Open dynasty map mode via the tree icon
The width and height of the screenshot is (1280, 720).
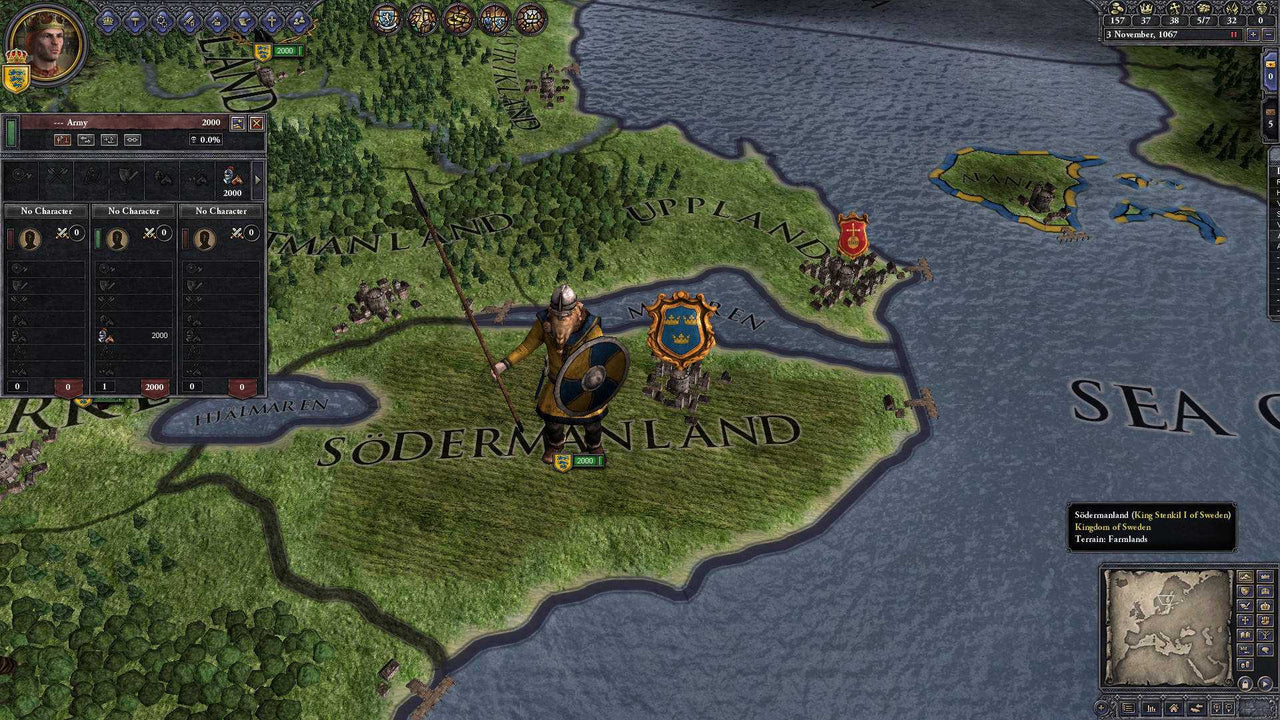coord(1263,634)
